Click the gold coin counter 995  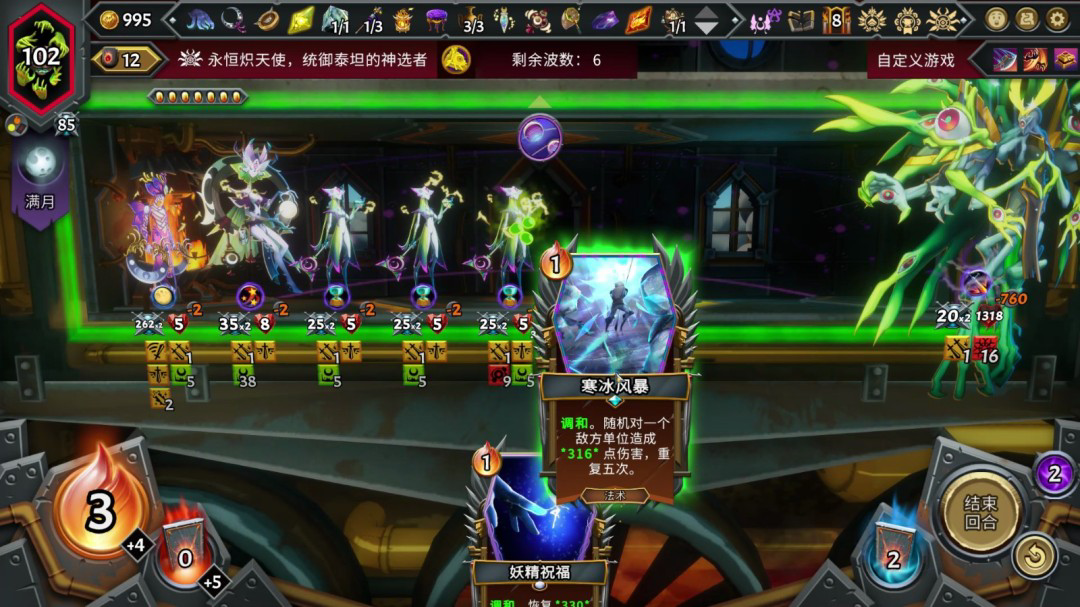(126, 20)
